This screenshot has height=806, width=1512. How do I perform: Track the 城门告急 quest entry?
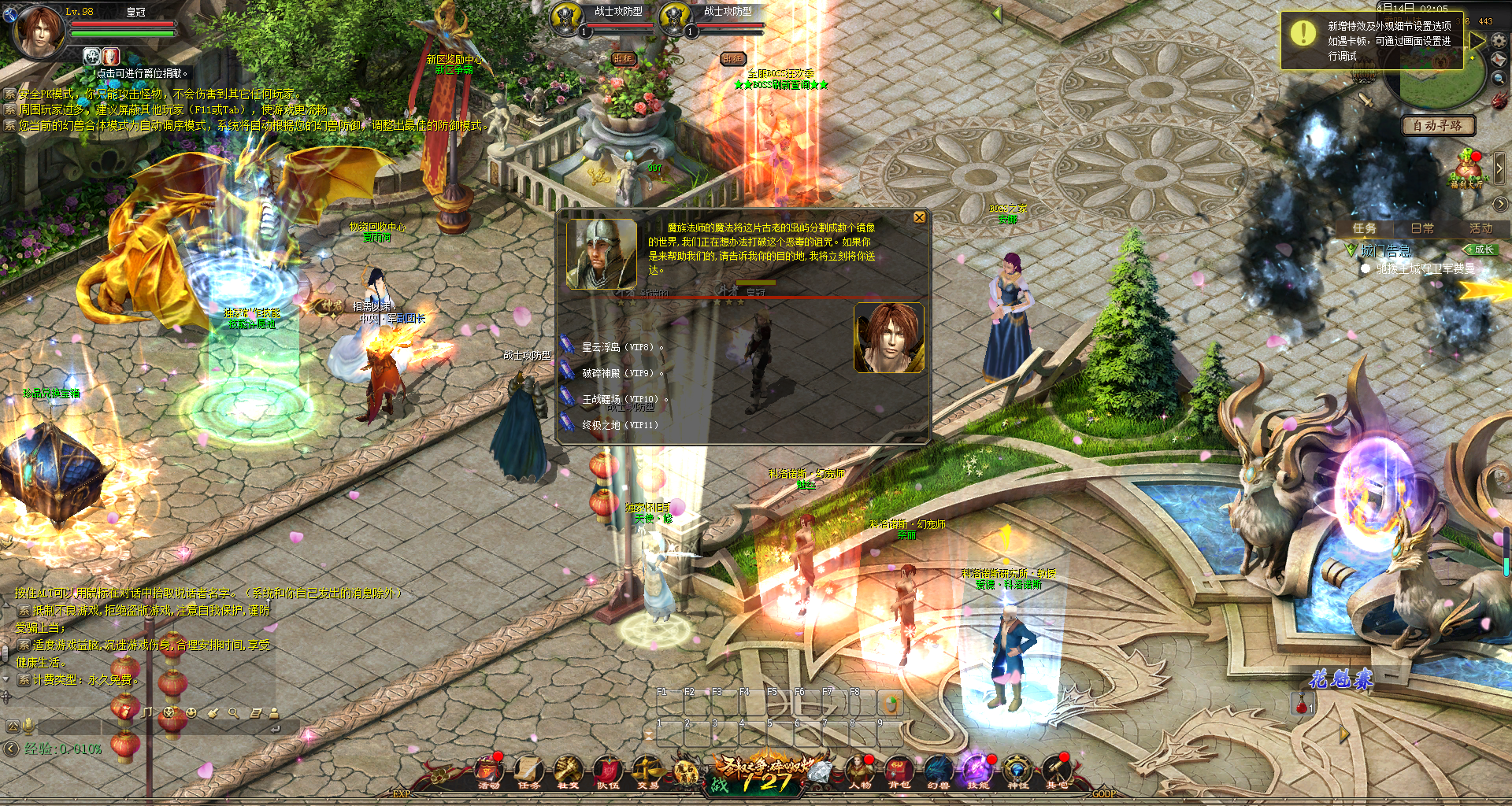coord(1386,251)
